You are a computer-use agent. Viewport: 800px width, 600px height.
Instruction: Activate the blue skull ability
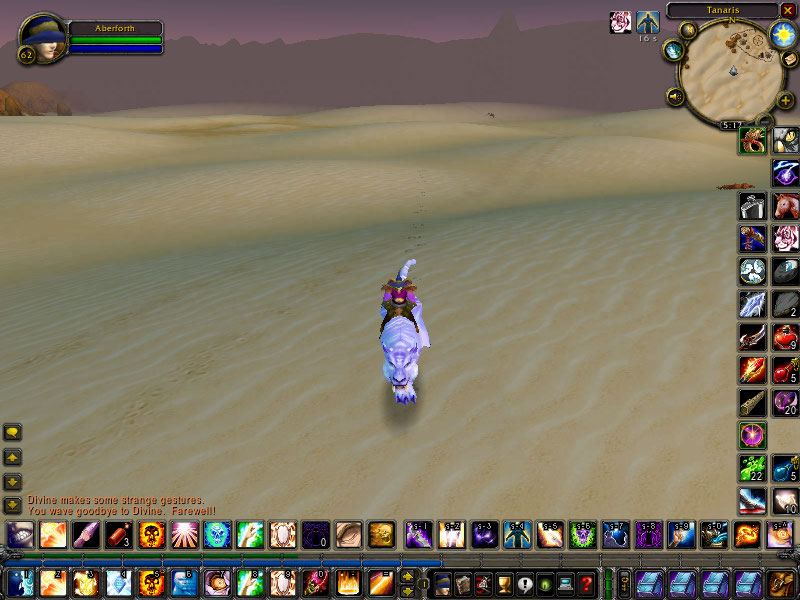click(x=217, y=534)
